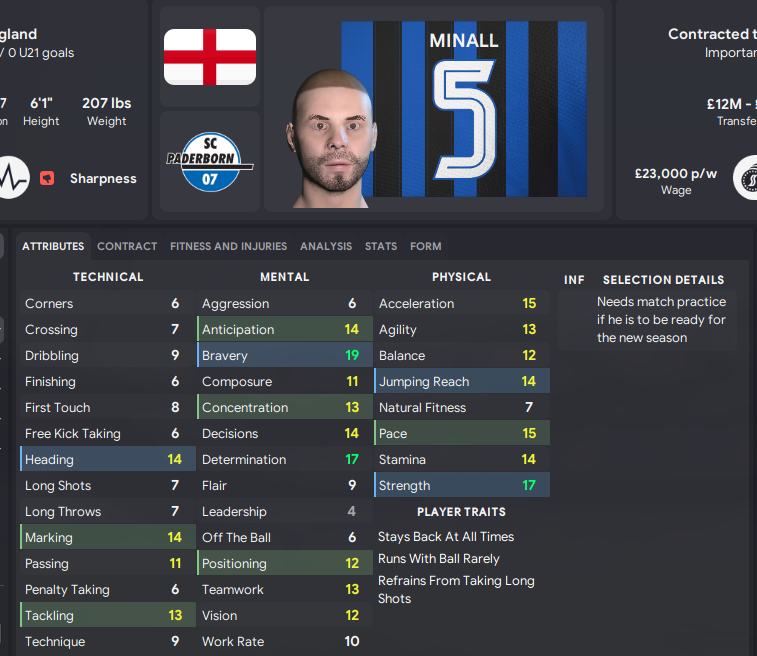757x656 pixels.
Task: Show the Fitness and Injuries tab
Action: (x=228, y=246)
